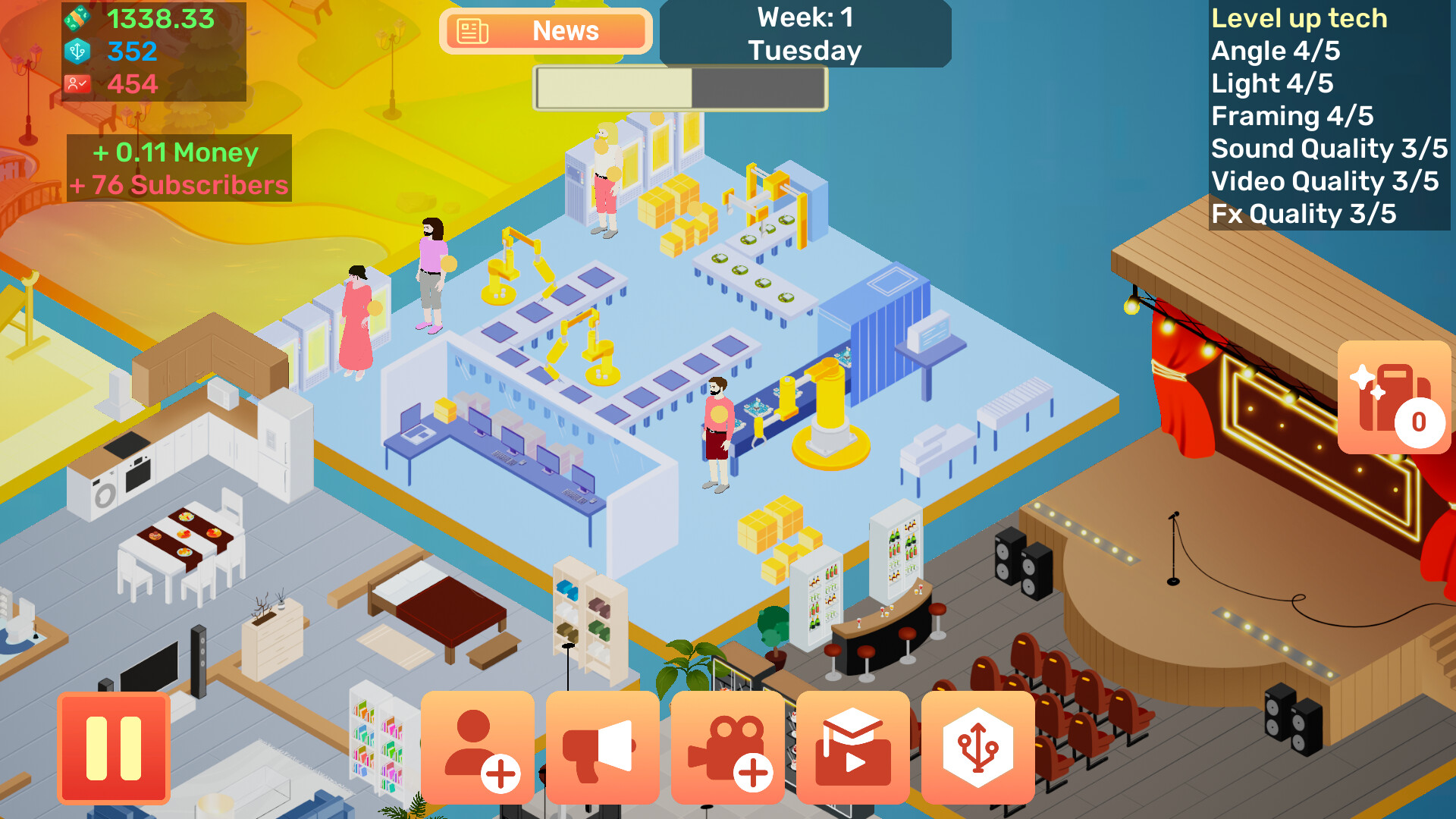The width and height of the screenshot is (1456, 819).
Task: Pause the game
Action: 114,747
